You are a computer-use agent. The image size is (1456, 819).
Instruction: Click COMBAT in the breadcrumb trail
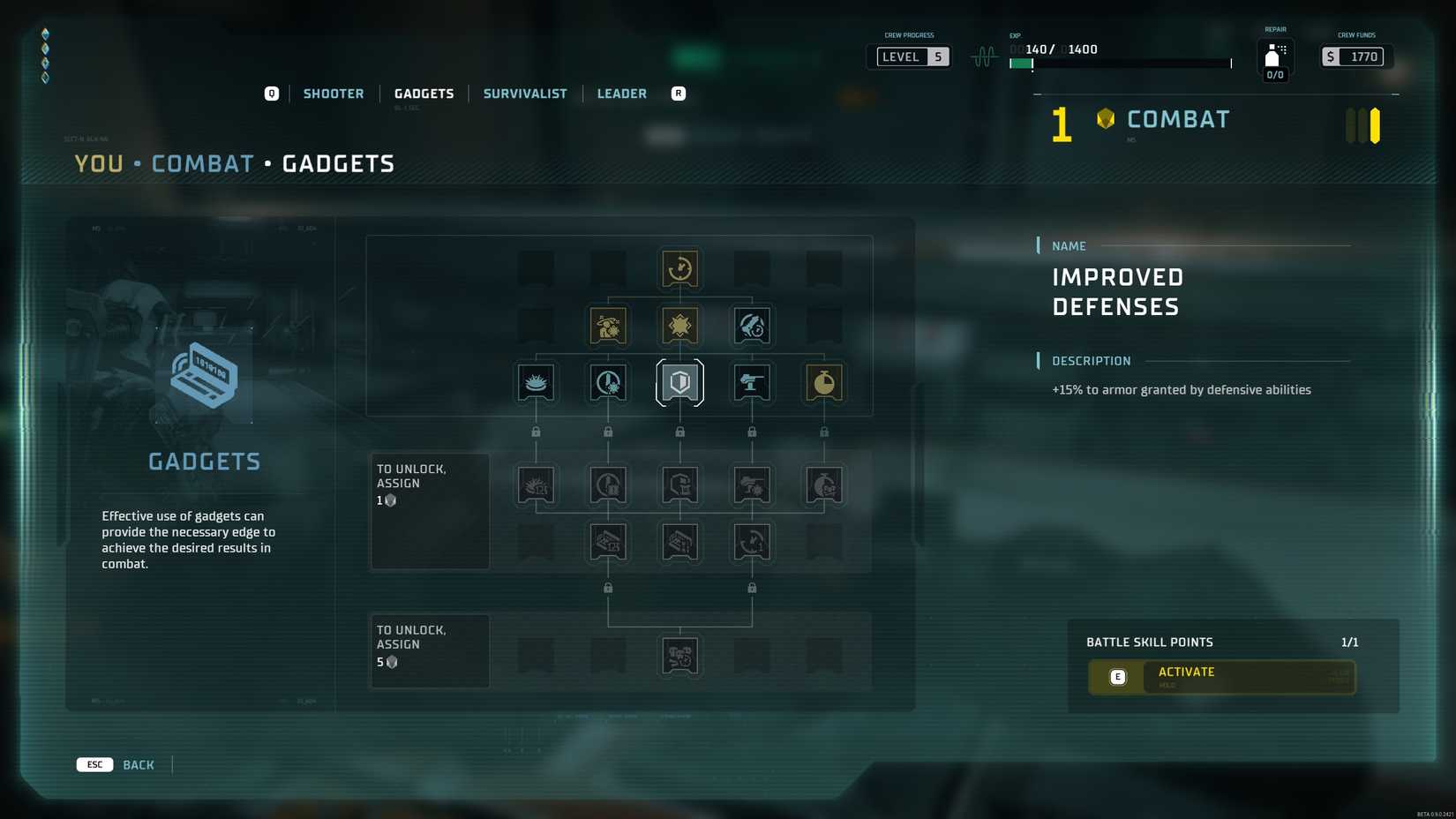203,162
